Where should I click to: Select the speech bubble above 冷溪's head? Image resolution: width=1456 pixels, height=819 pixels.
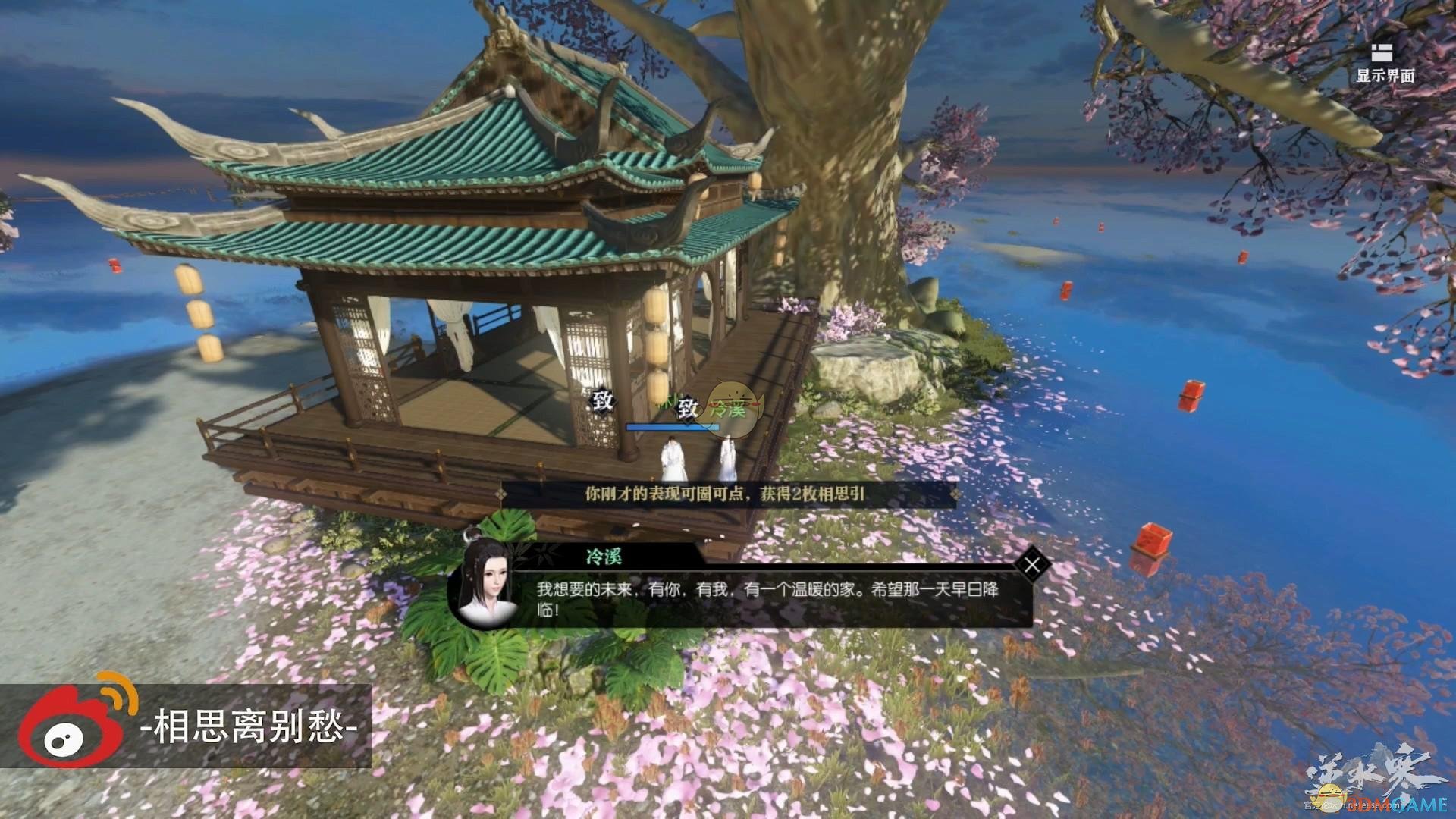(x=732, y=408)
